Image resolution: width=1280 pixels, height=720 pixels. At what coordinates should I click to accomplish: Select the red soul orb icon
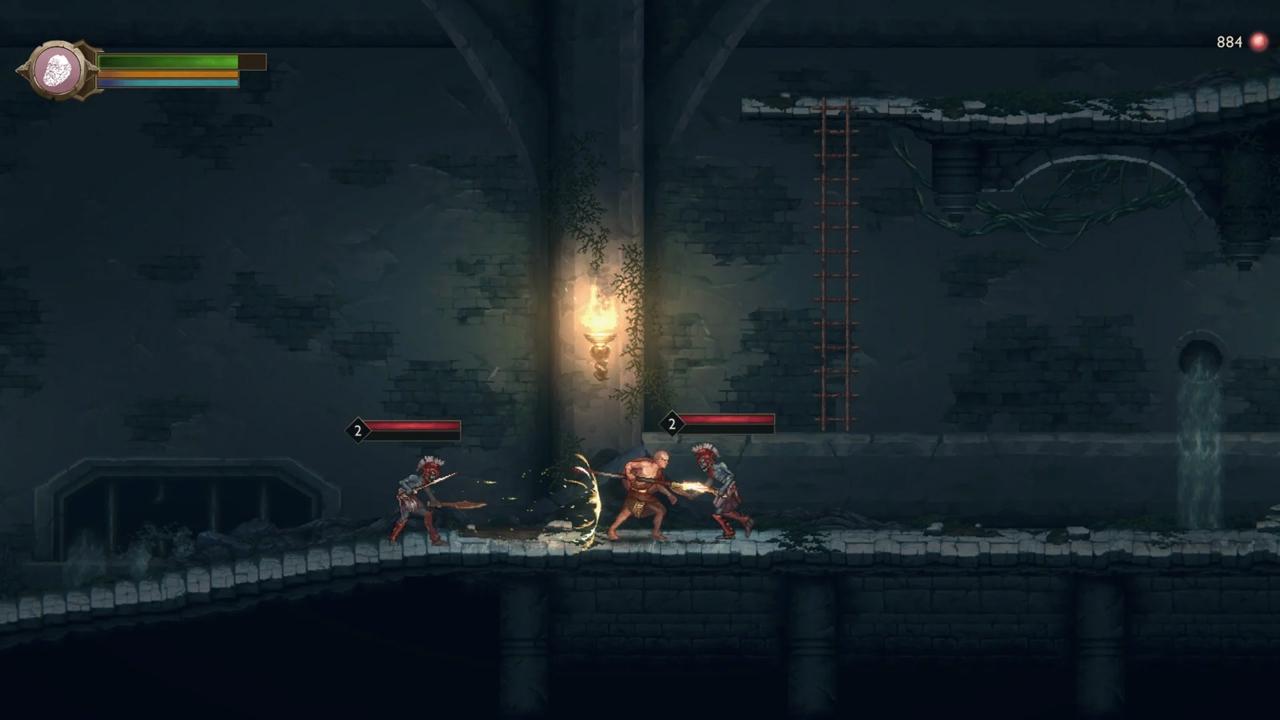[1257, 42]
